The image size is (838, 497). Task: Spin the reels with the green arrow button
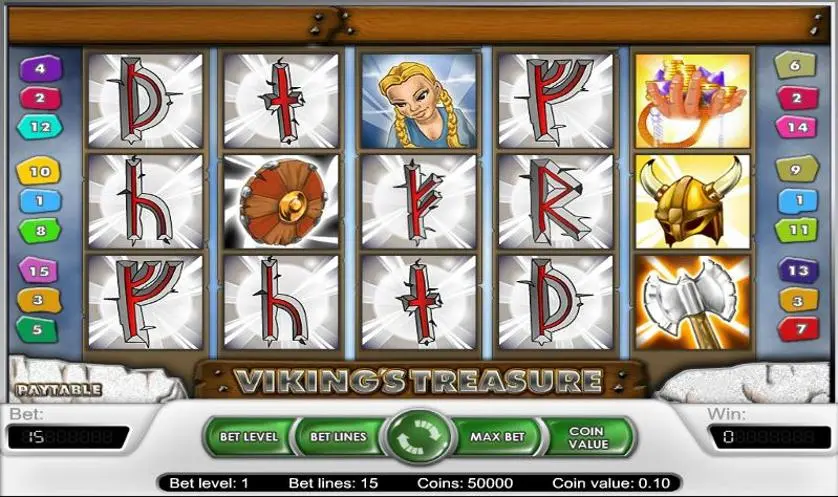[x=417, y=437]
